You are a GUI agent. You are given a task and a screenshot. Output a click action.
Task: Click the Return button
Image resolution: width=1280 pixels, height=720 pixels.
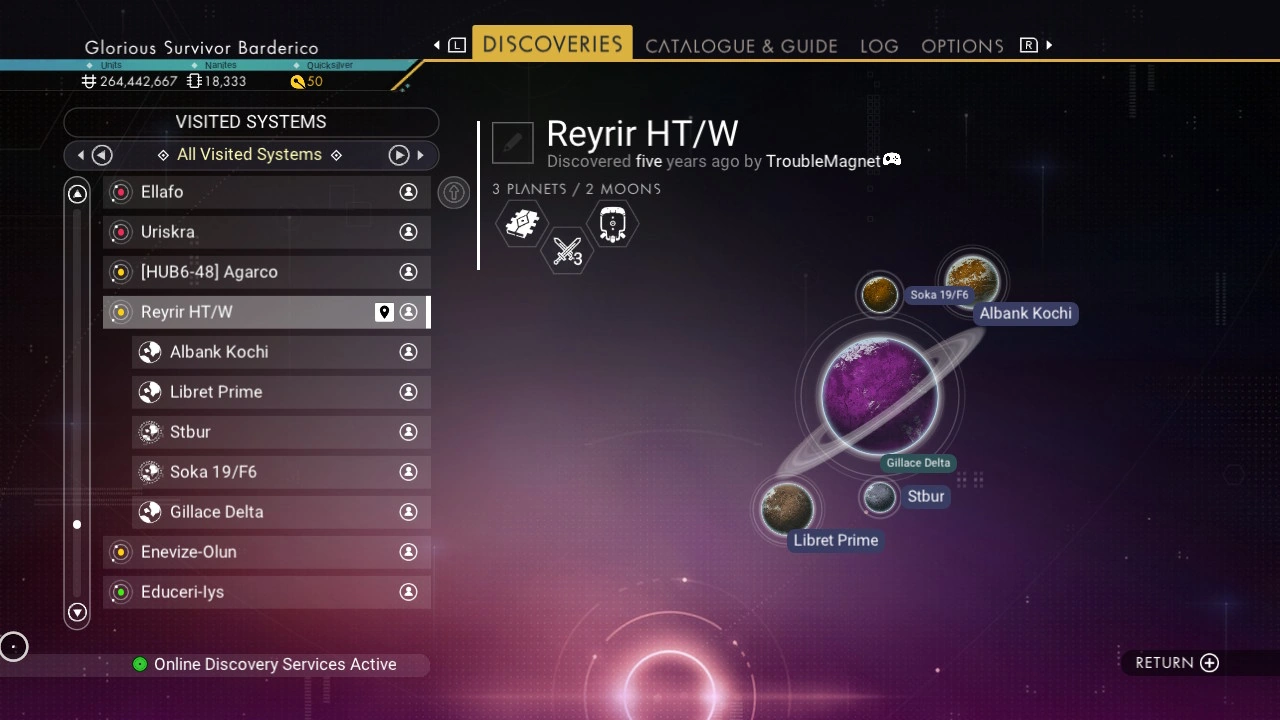tap(1177, 663)
